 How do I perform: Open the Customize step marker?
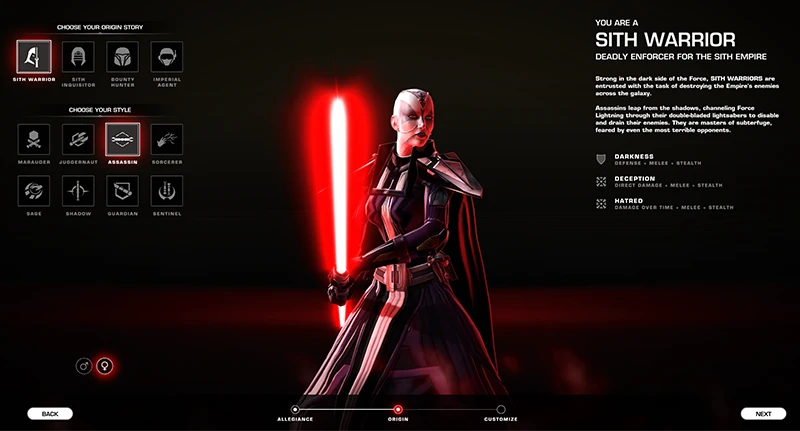click(501, 409)
